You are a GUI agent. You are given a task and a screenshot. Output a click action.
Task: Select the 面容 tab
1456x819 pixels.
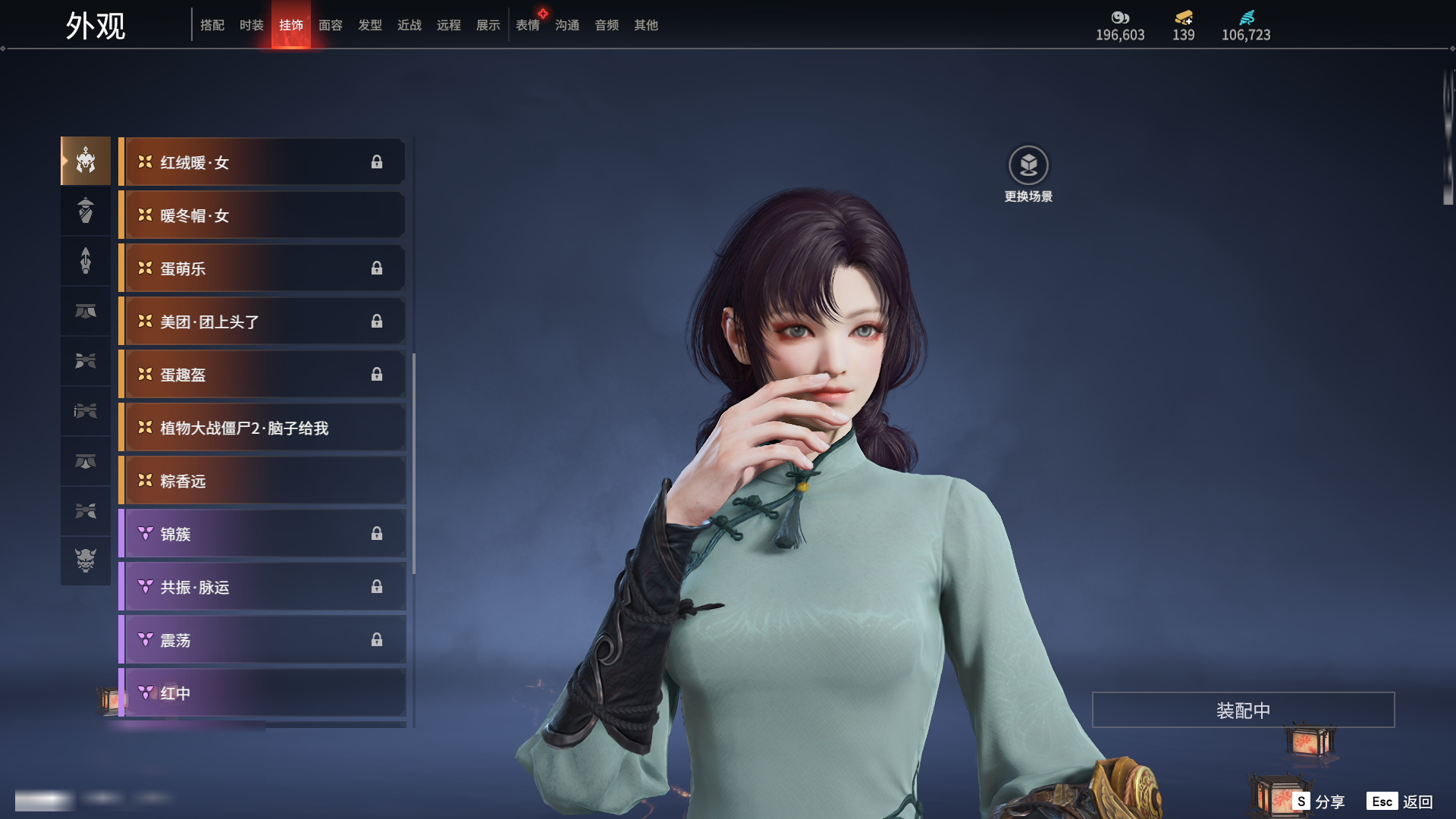(331, 25)
